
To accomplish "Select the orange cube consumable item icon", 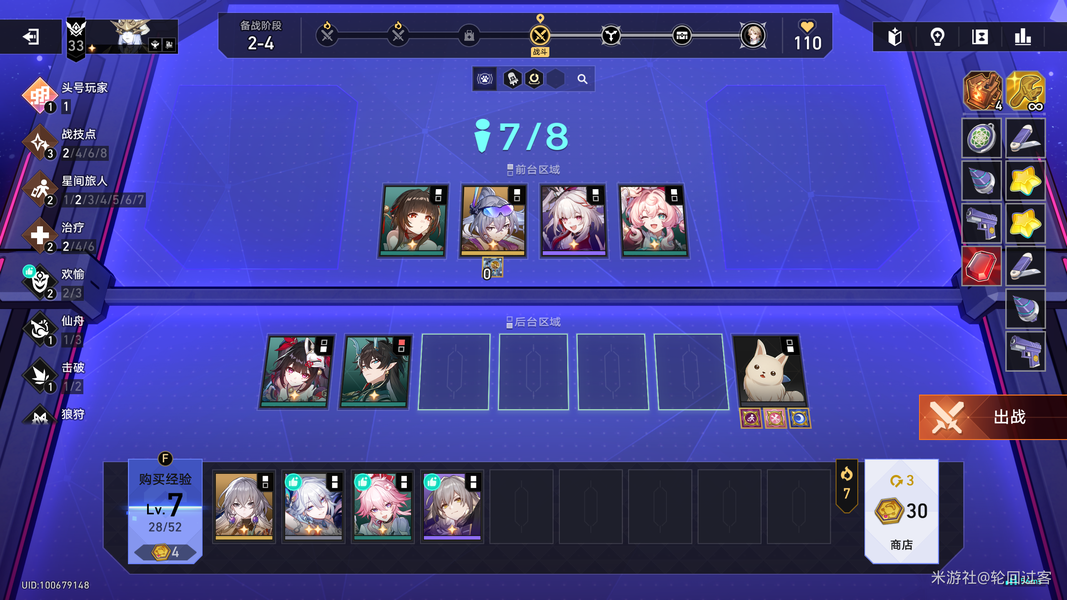I will coord(982,91).
